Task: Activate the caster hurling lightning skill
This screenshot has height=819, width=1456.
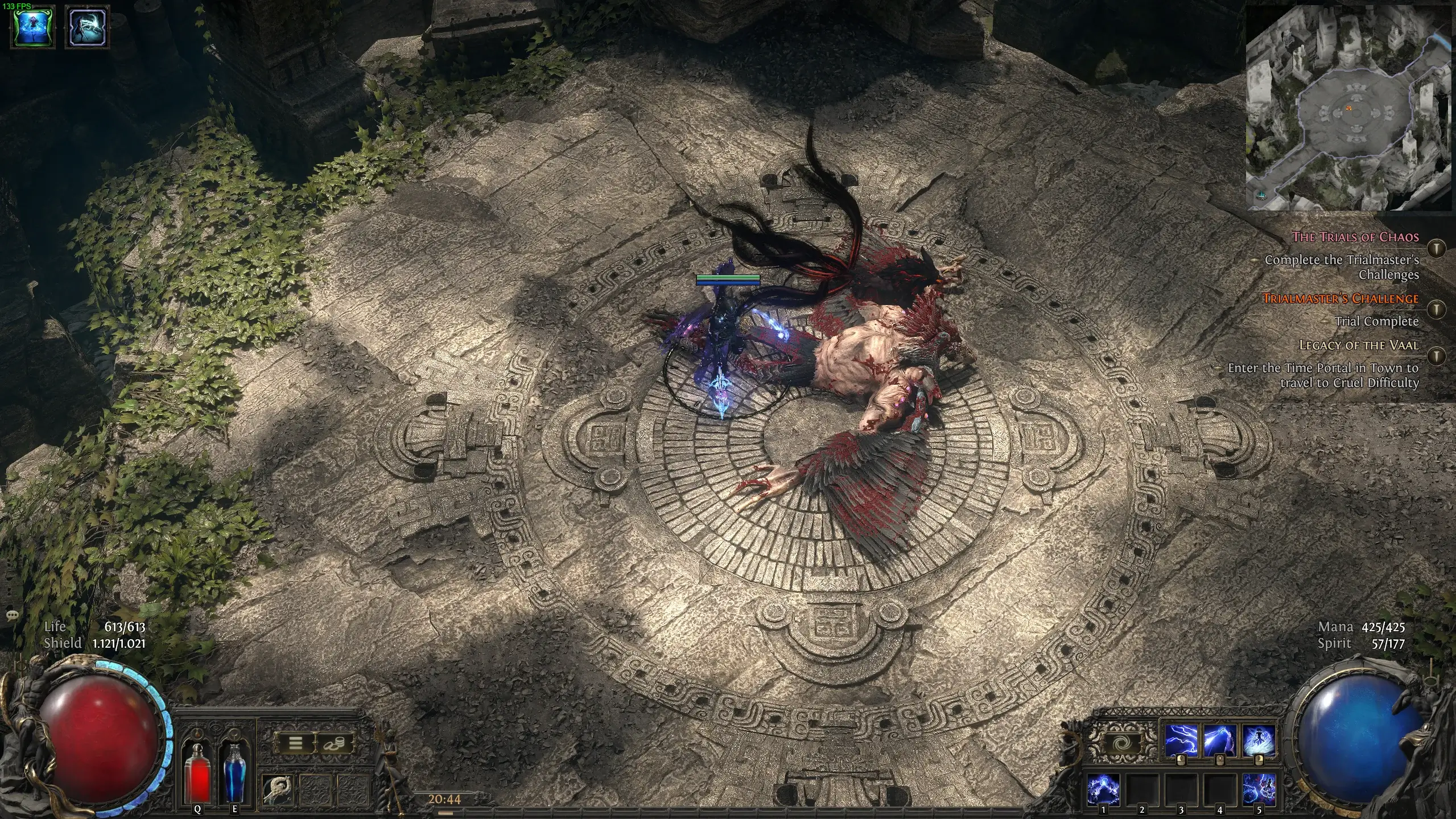Action: tap(1219, 740)
